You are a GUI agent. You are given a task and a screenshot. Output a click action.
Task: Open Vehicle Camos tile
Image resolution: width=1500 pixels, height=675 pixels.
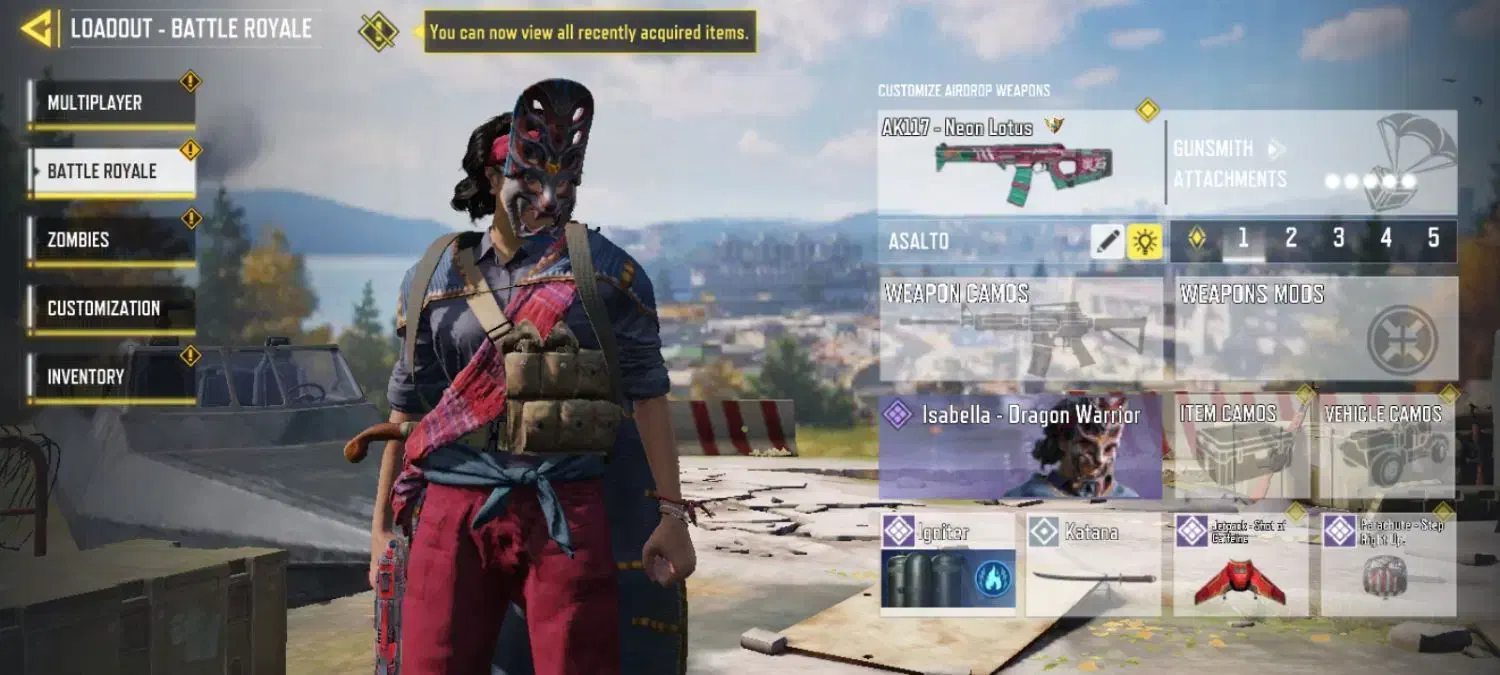(x=1384, y=447)
